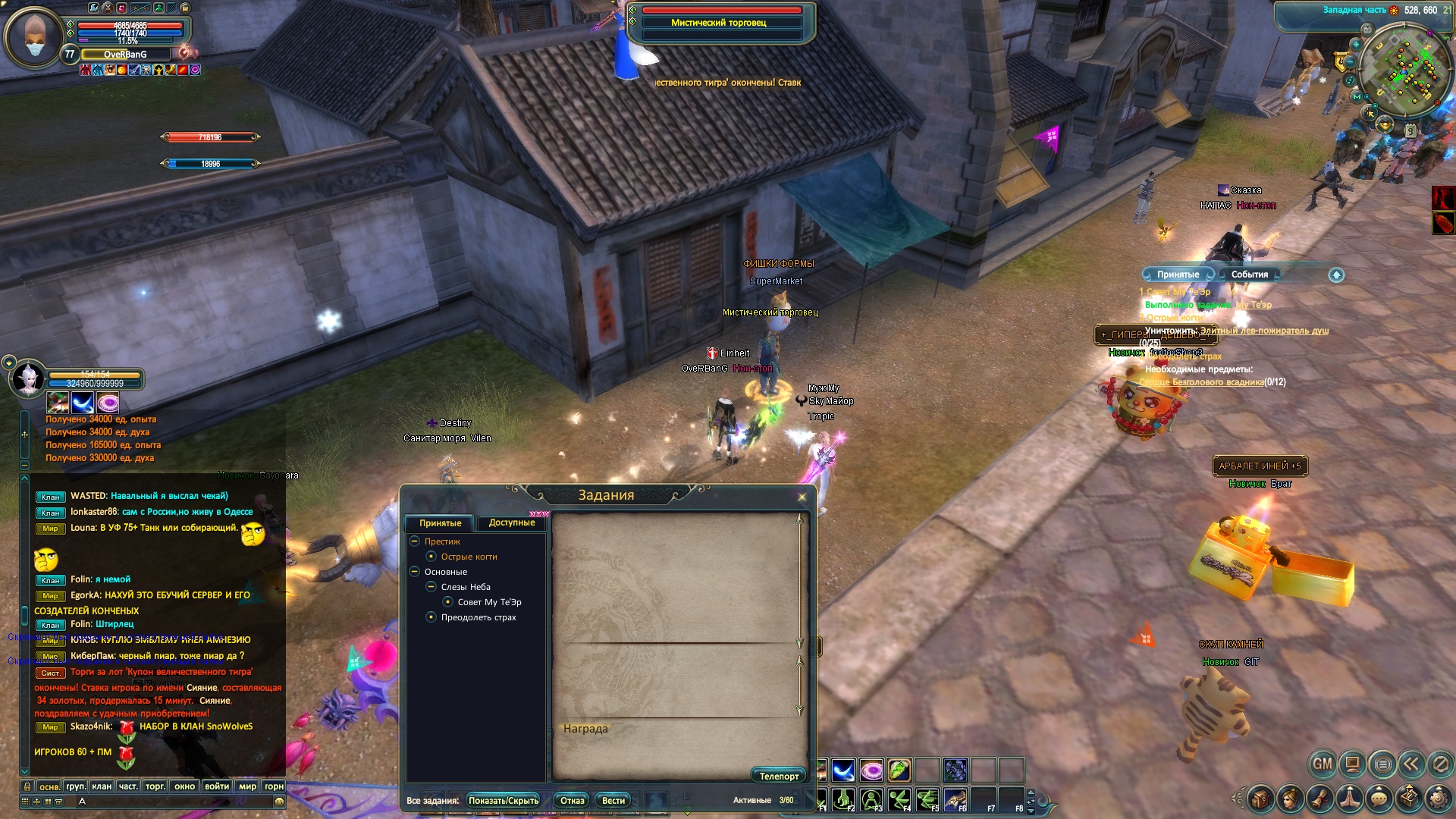Choose the Преодолеть страх quest

[x=478, y=617]
